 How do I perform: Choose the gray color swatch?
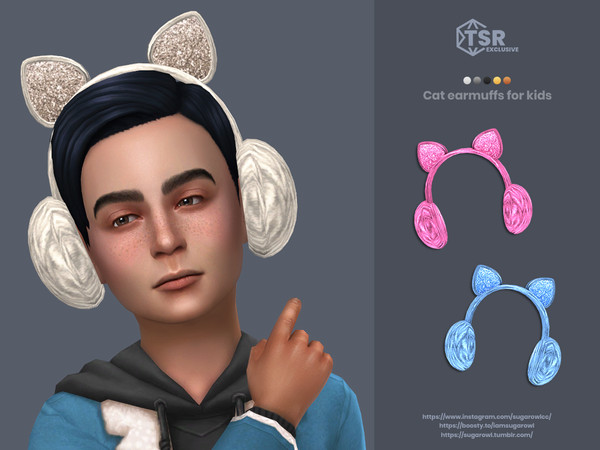click(x=477, y=80)
